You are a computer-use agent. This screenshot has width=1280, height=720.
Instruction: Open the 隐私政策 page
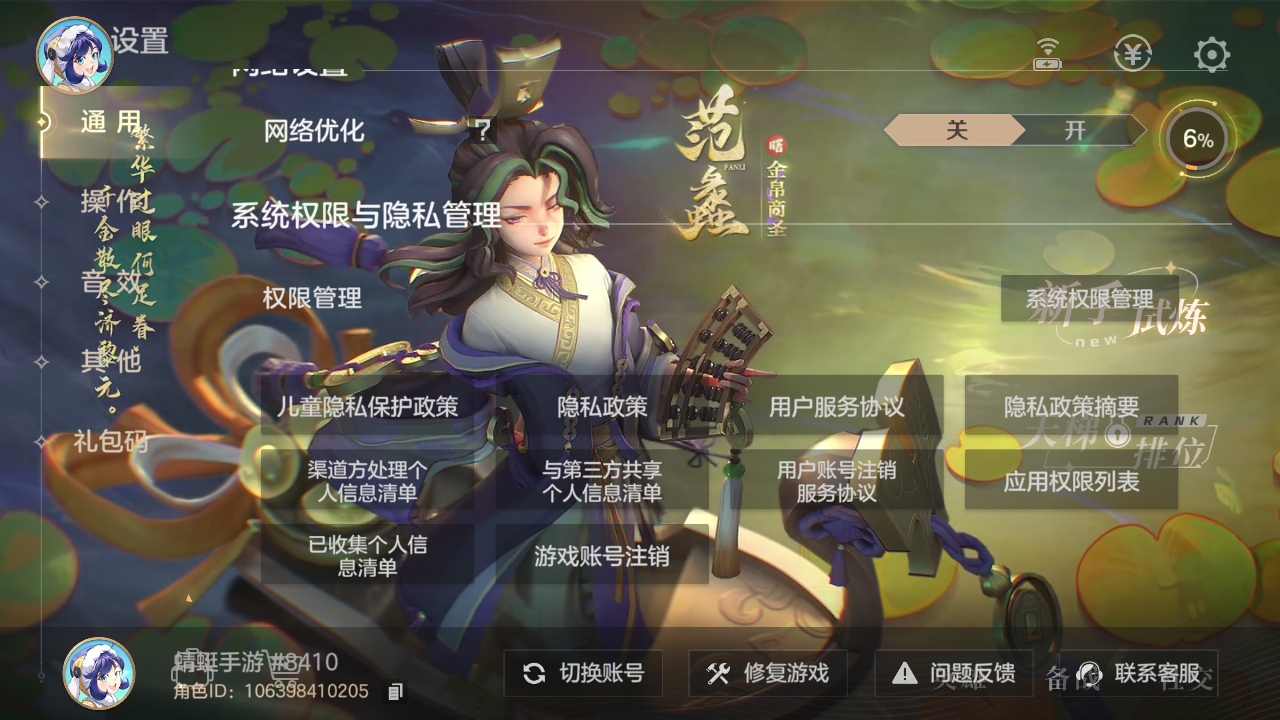coord(602,406)
